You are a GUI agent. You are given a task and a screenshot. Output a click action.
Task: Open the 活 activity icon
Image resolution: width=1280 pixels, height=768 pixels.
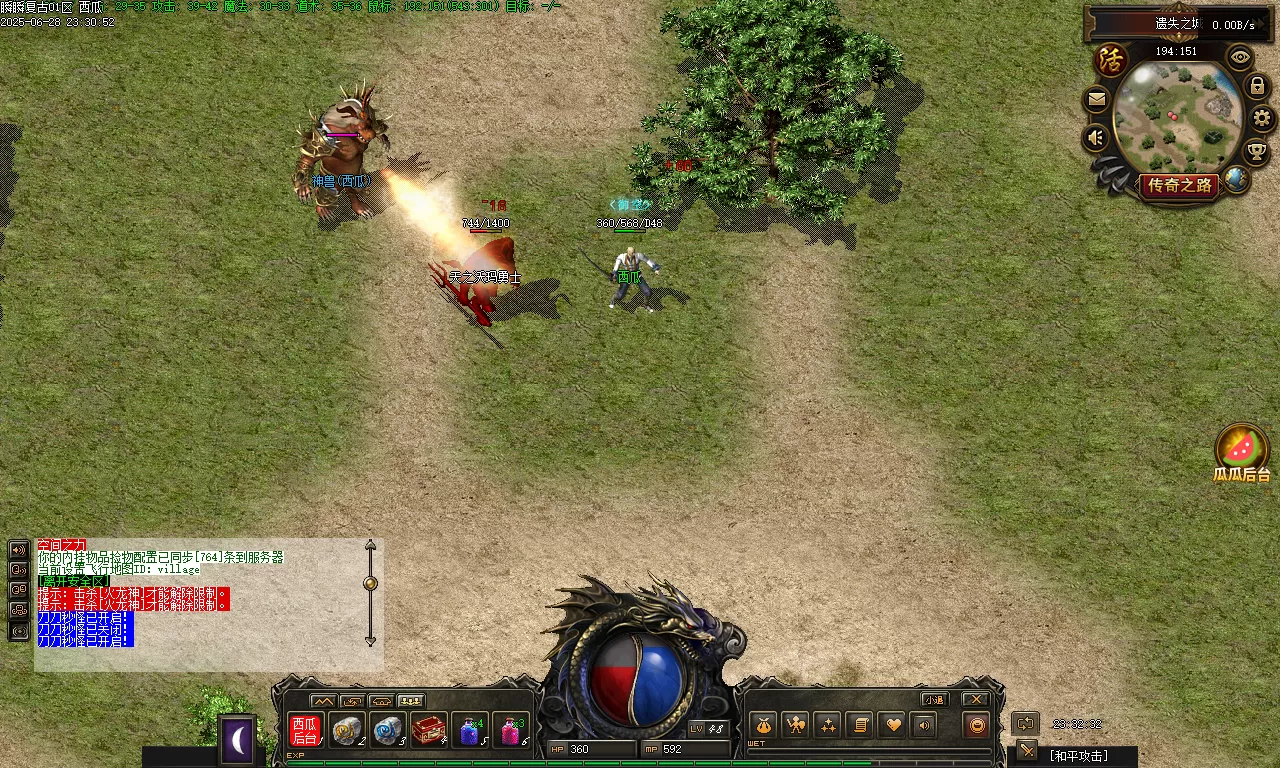1111,59
